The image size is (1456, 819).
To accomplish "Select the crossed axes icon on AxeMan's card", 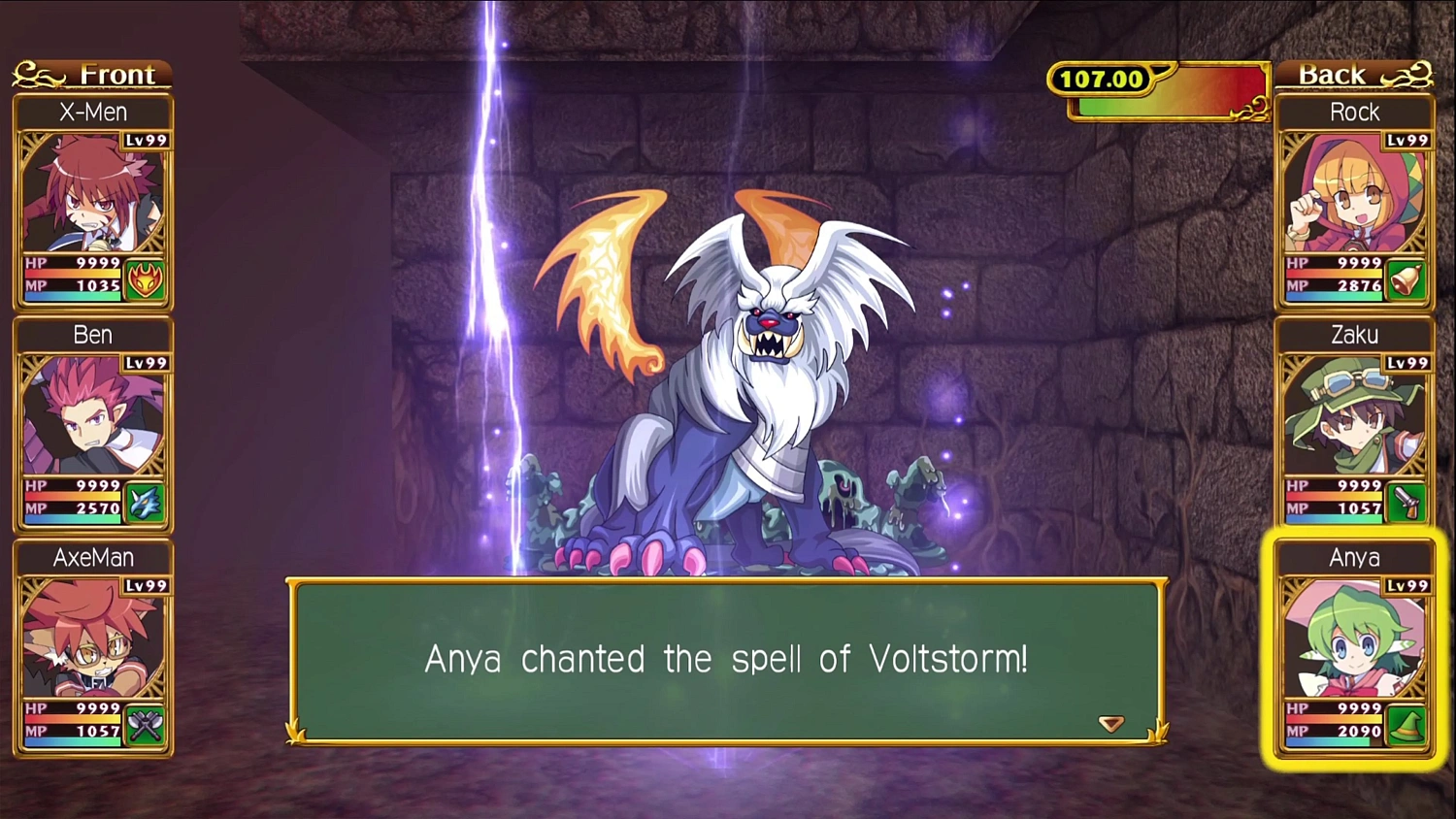I will point(145,726).
